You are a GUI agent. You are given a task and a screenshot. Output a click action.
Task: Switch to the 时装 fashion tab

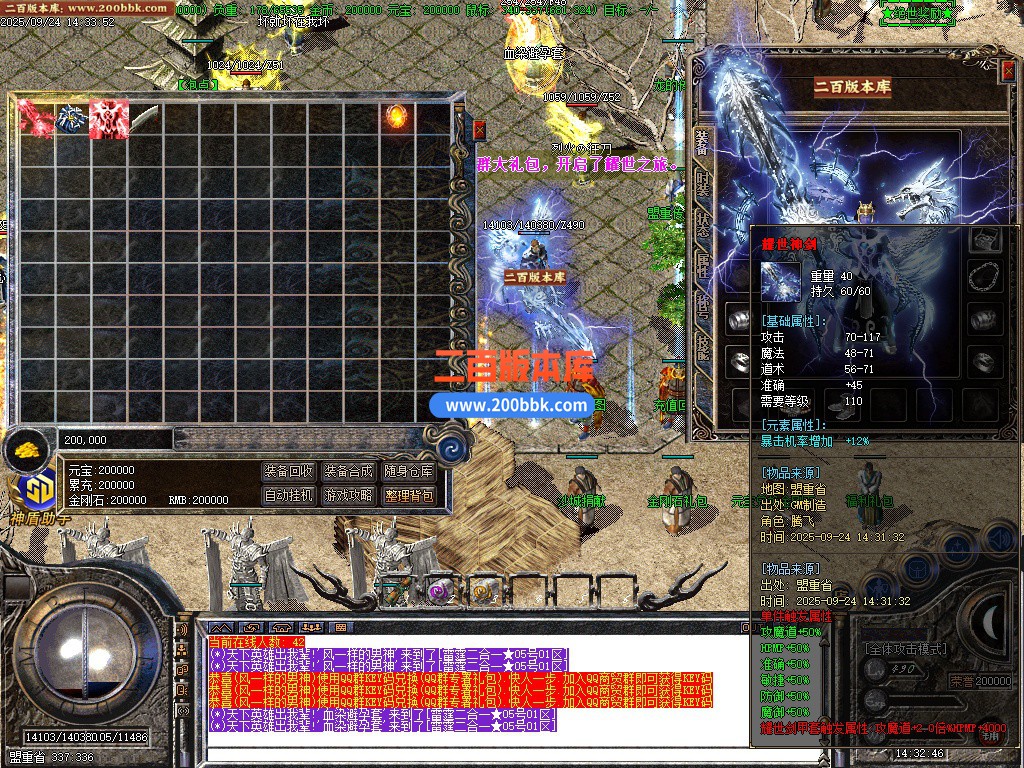point(703,182)
